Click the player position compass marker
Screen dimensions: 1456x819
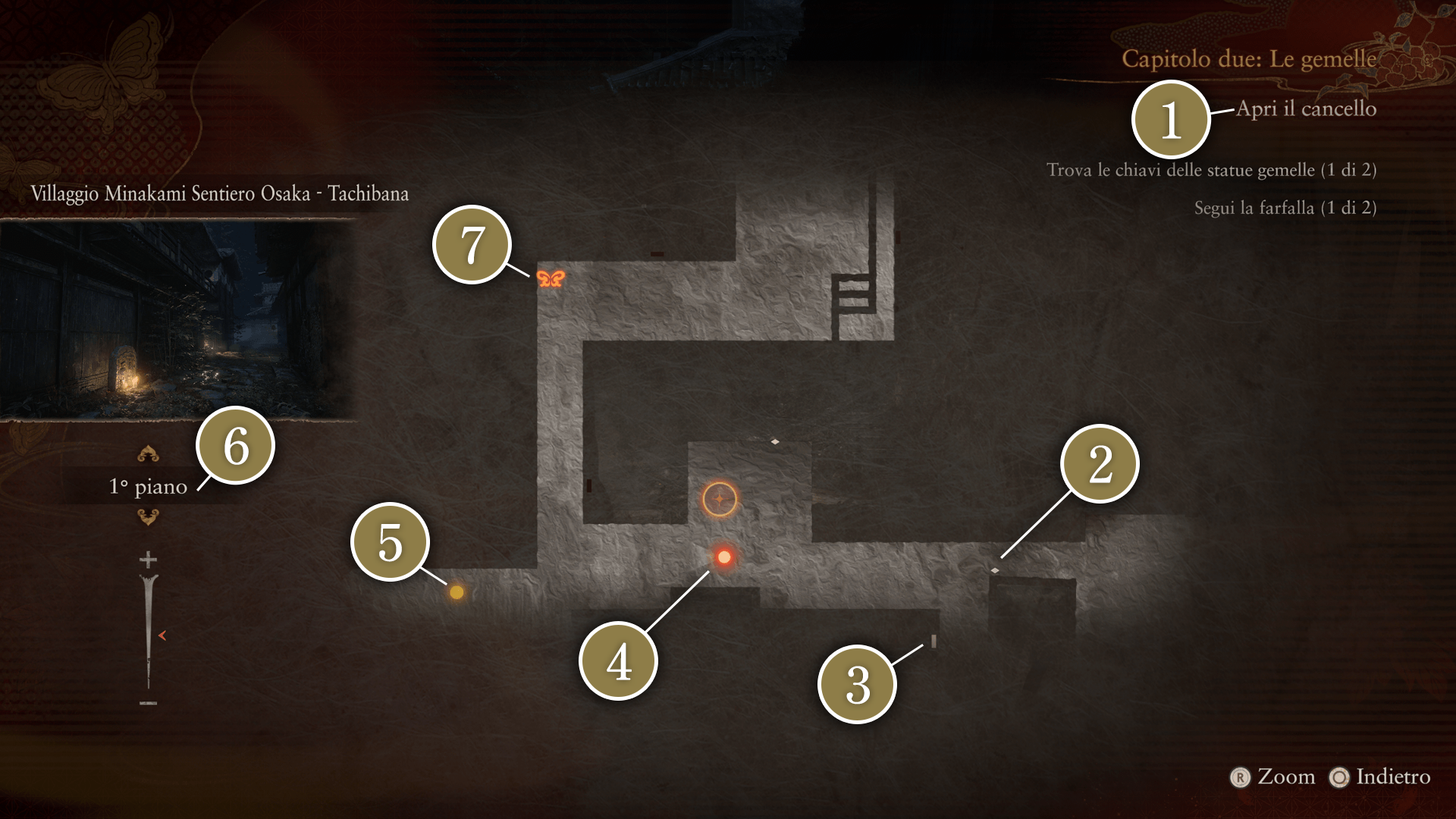(x=720, y=499)
